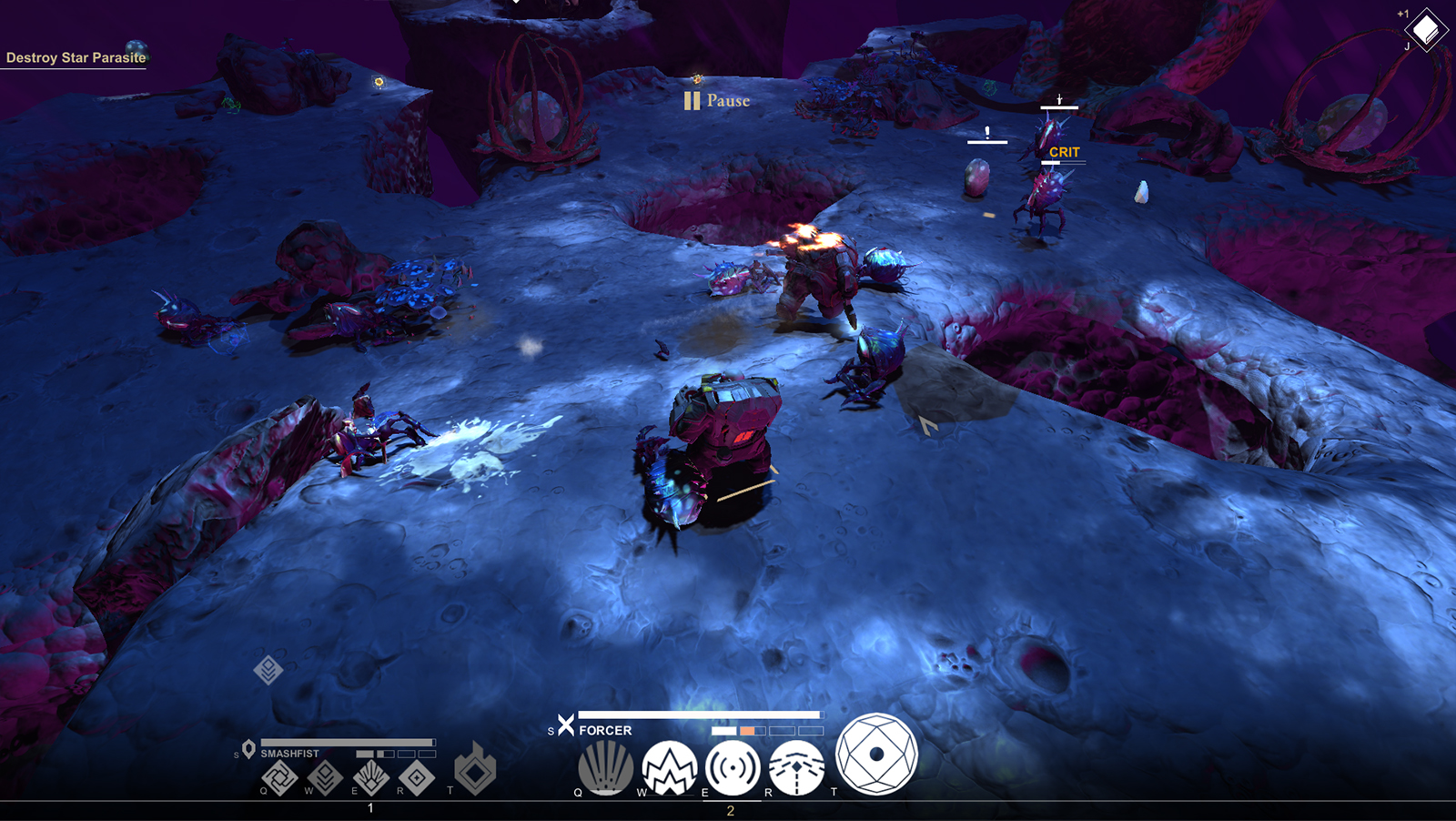Select squad tab labeled 1
Screen dimensions: 1456x821
369,806
